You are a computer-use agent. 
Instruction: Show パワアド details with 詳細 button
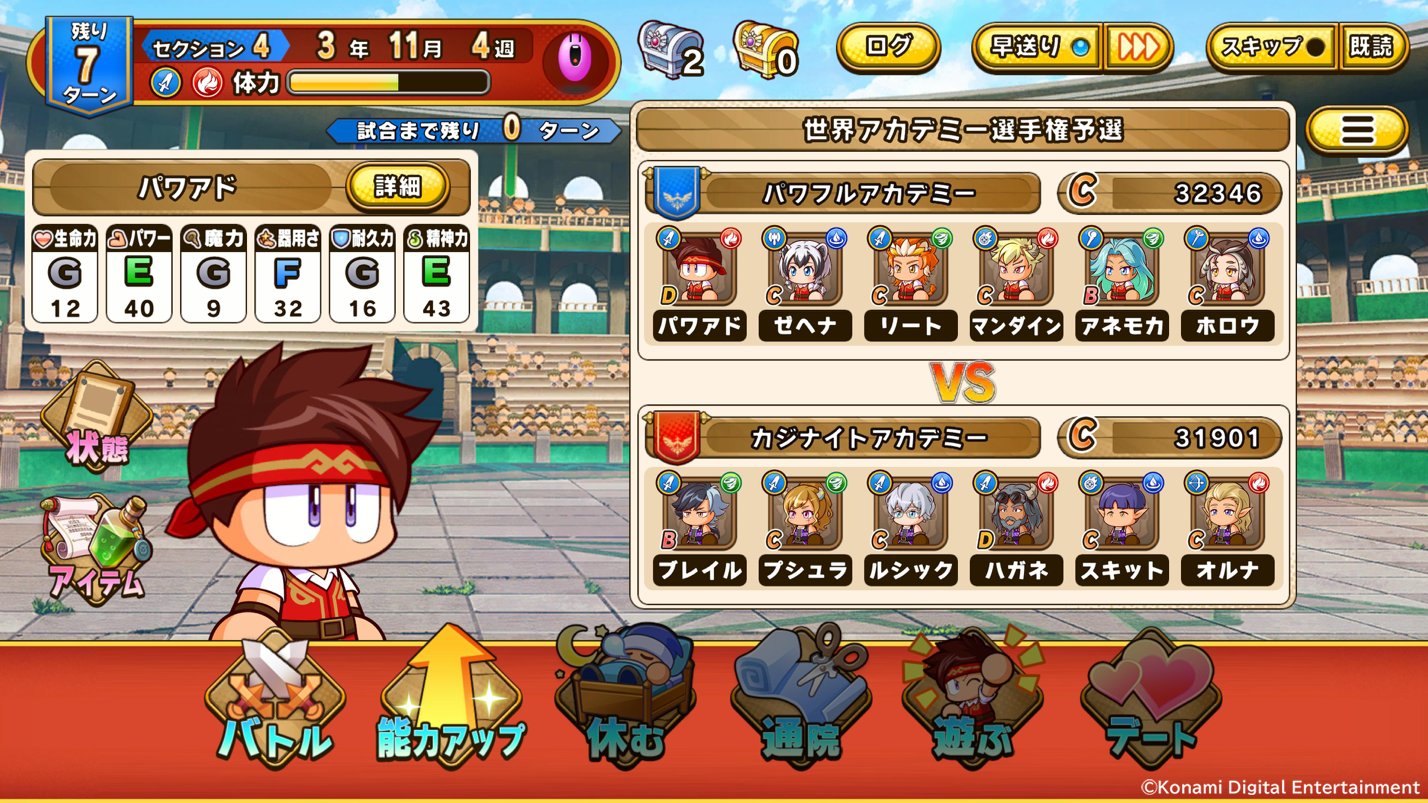(x=397, y=186)
